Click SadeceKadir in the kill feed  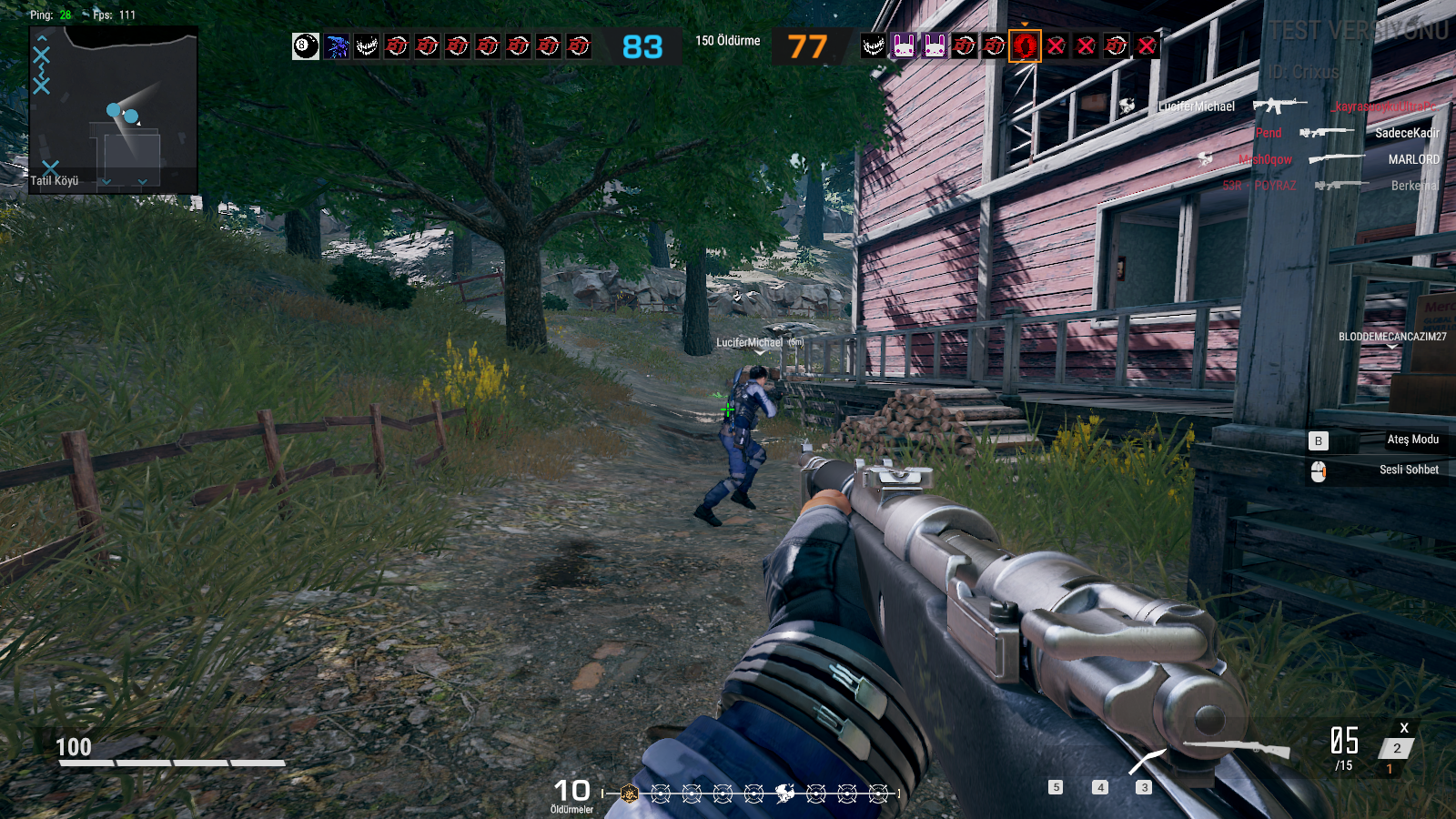pyautogui.click(x=1407, y=133)
